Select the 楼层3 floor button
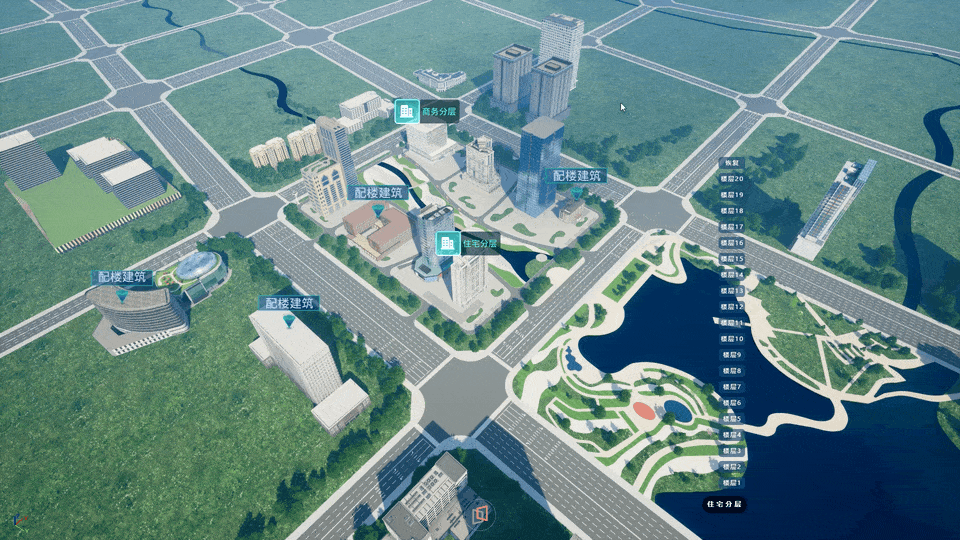The height and width of the screenshot is (540, 960). pos(732,451)
